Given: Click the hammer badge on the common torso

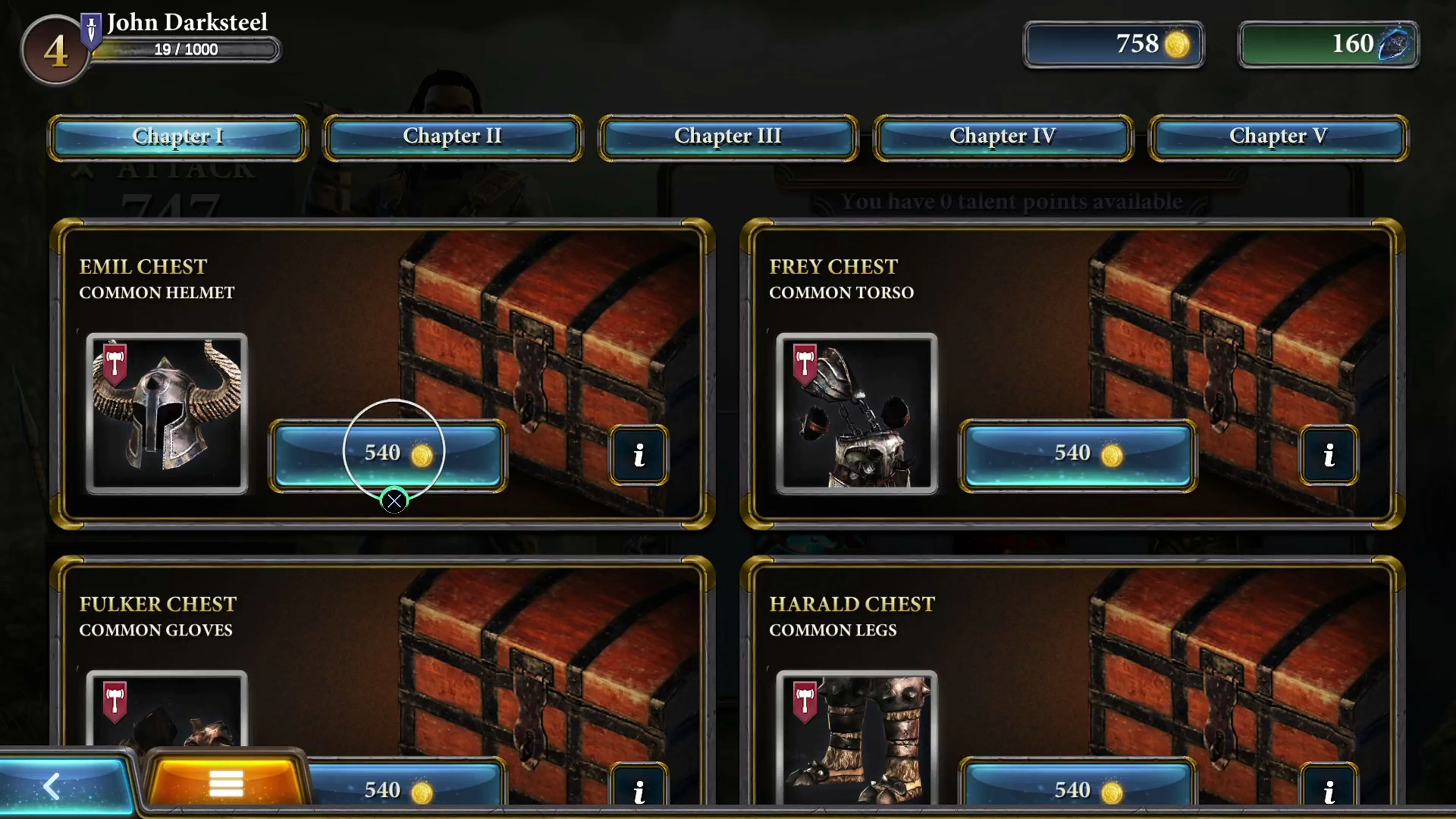Looking at the screenshot, I should (x=804, y=364).
